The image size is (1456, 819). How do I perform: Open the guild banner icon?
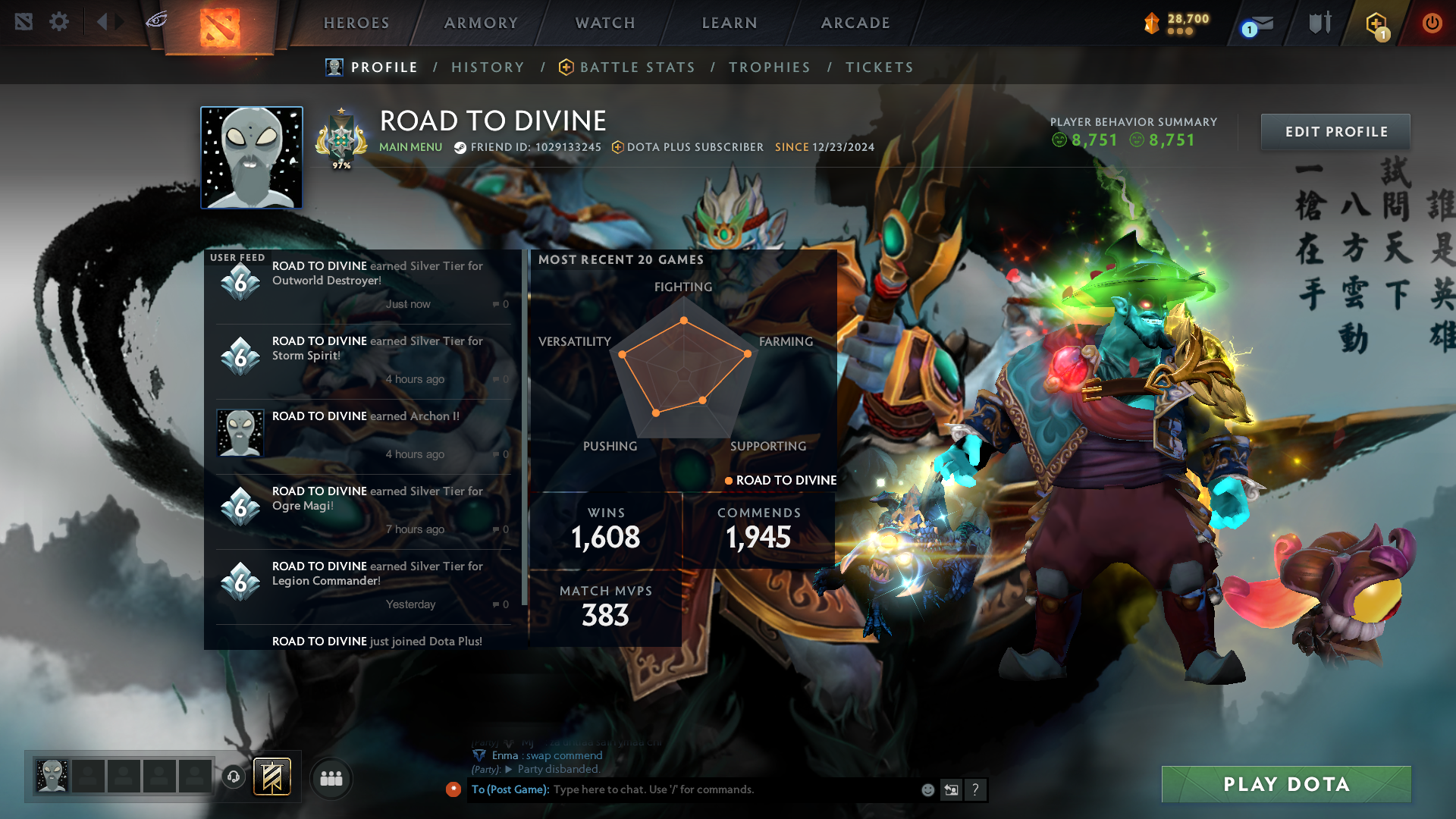pyautogui.click(x=271, y=777)
